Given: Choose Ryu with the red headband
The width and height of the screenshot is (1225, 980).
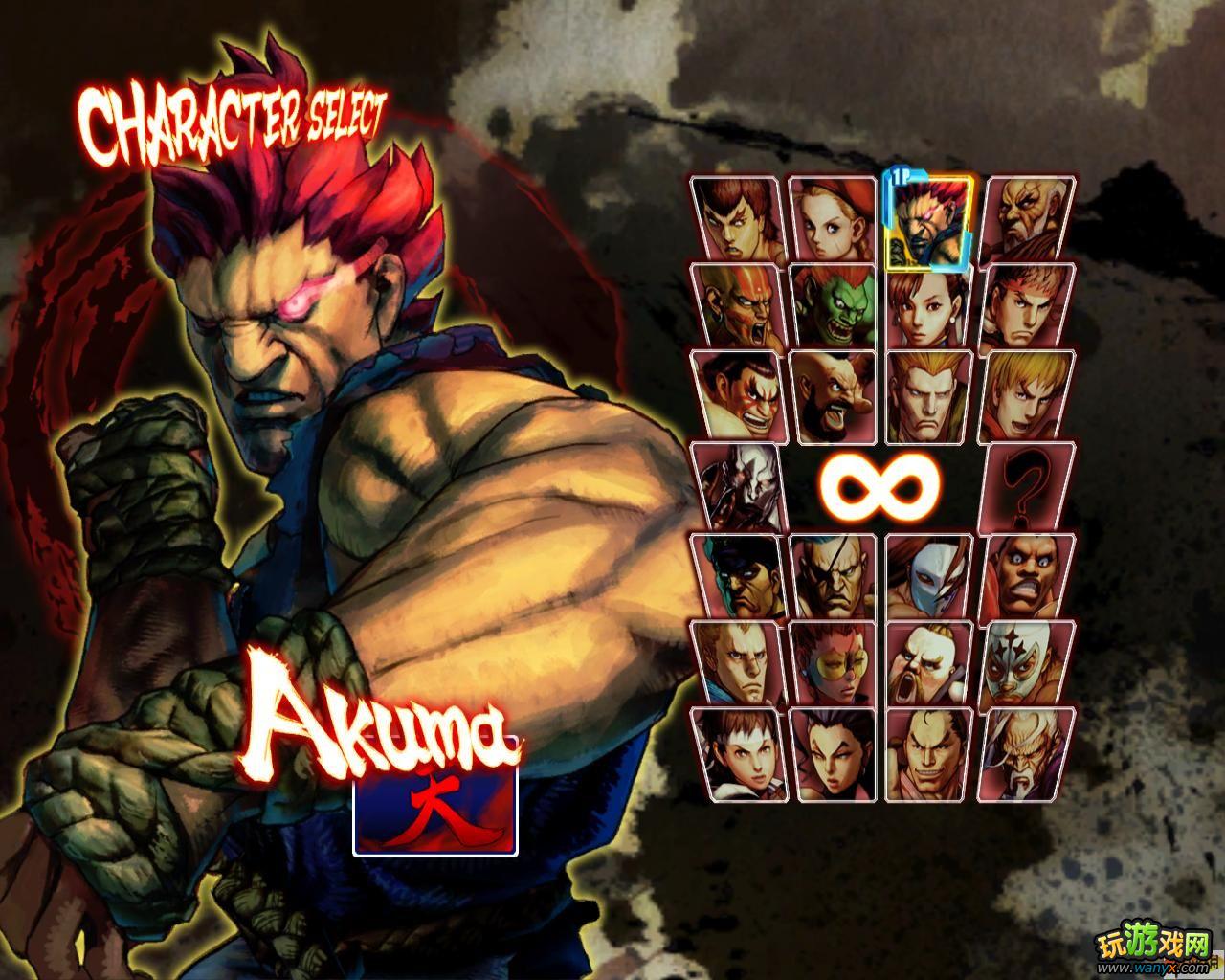Looking at the screenshot, I should pos(1027,306).
